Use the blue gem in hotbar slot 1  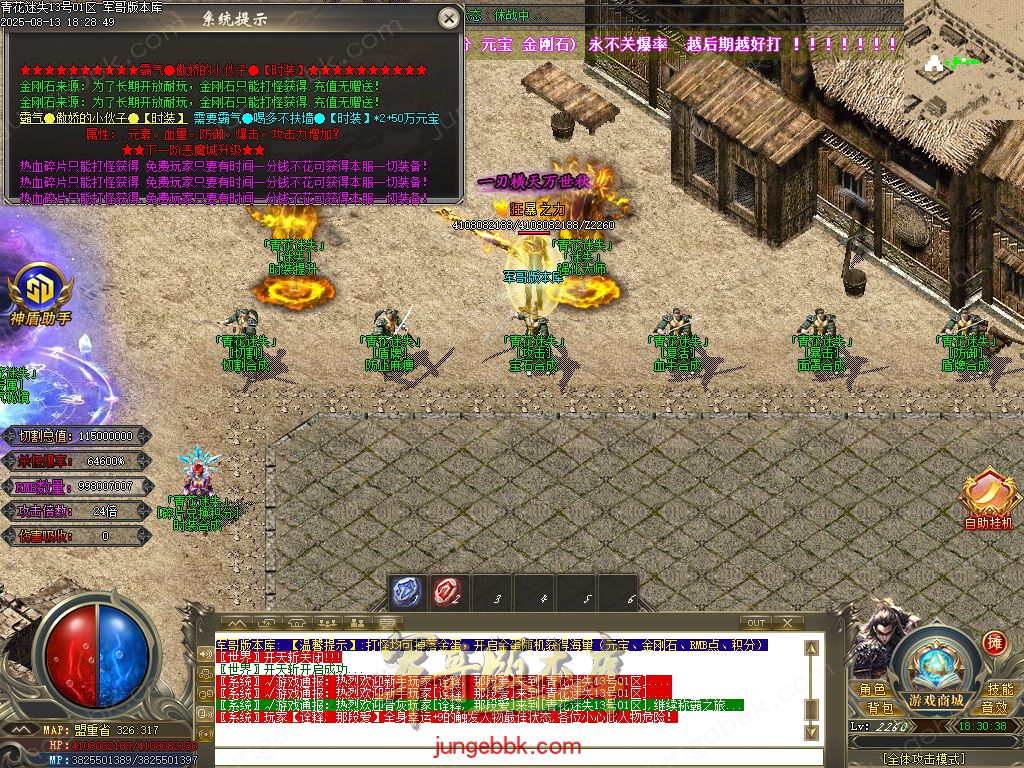tap(405, 593)
